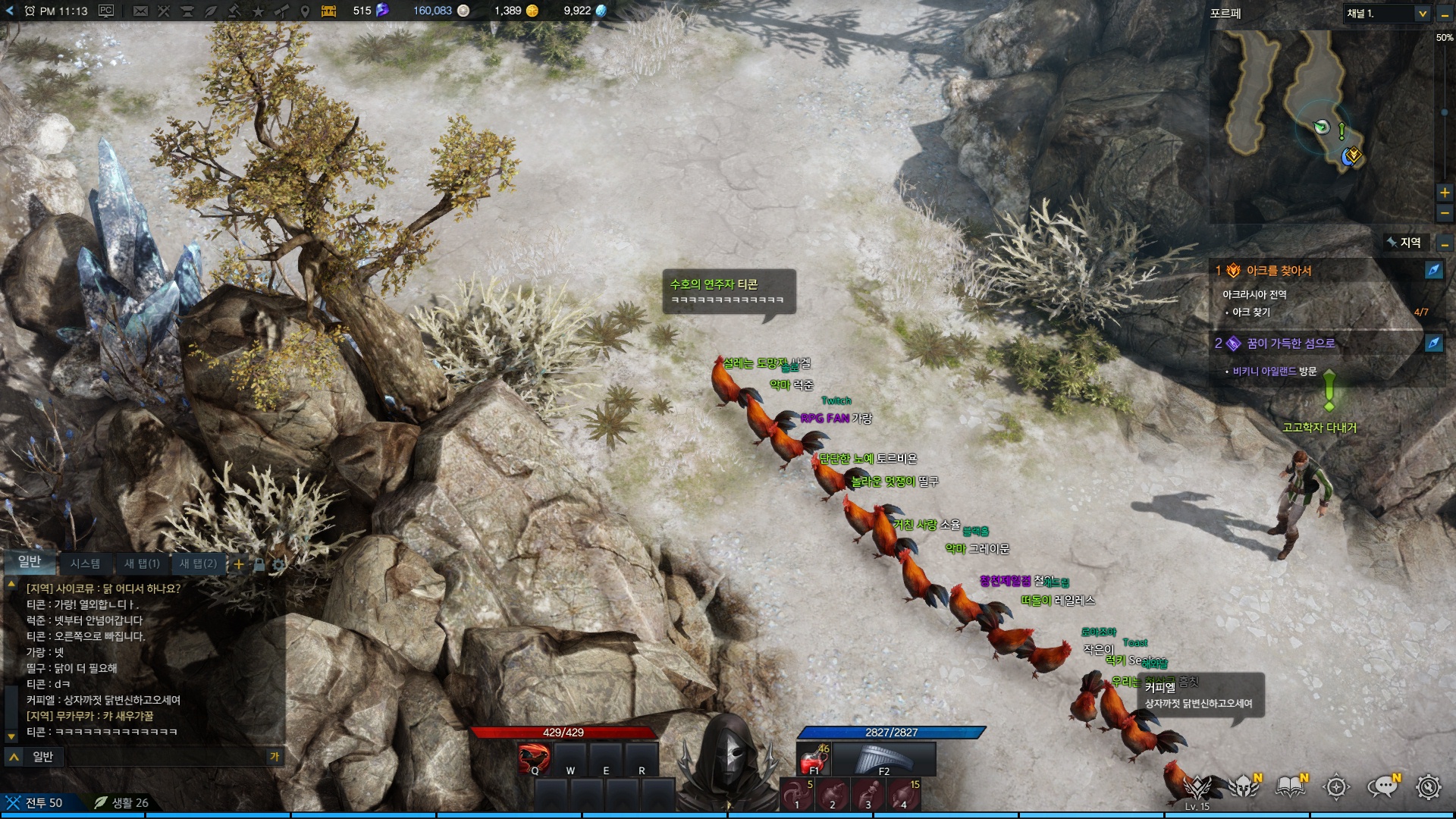Open the gear-and-wrench settings menu

[1429, 787]
